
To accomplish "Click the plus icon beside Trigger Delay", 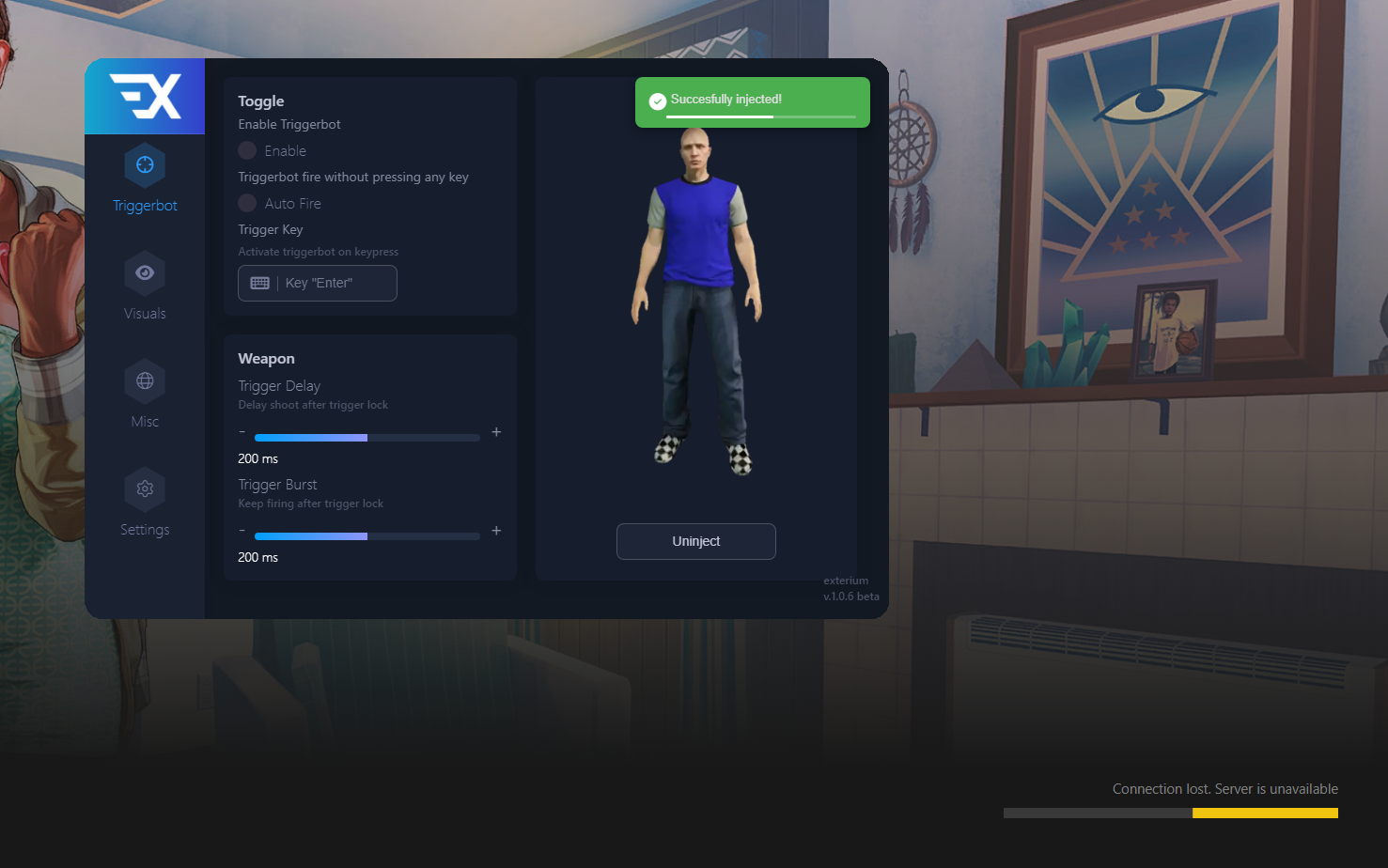I will point(496,432).
